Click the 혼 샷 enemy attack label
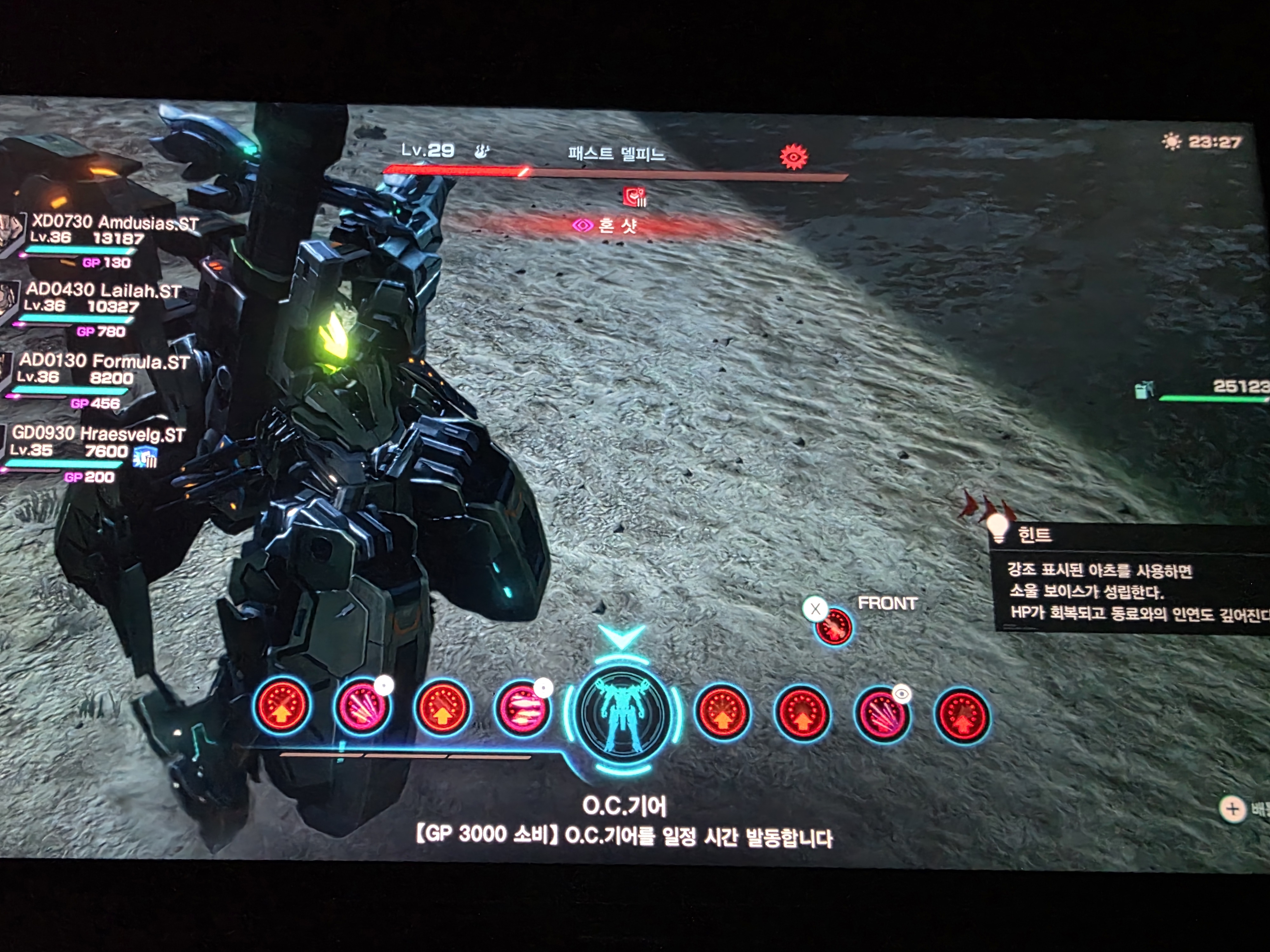1270x952 pixels. pos(616,226)
